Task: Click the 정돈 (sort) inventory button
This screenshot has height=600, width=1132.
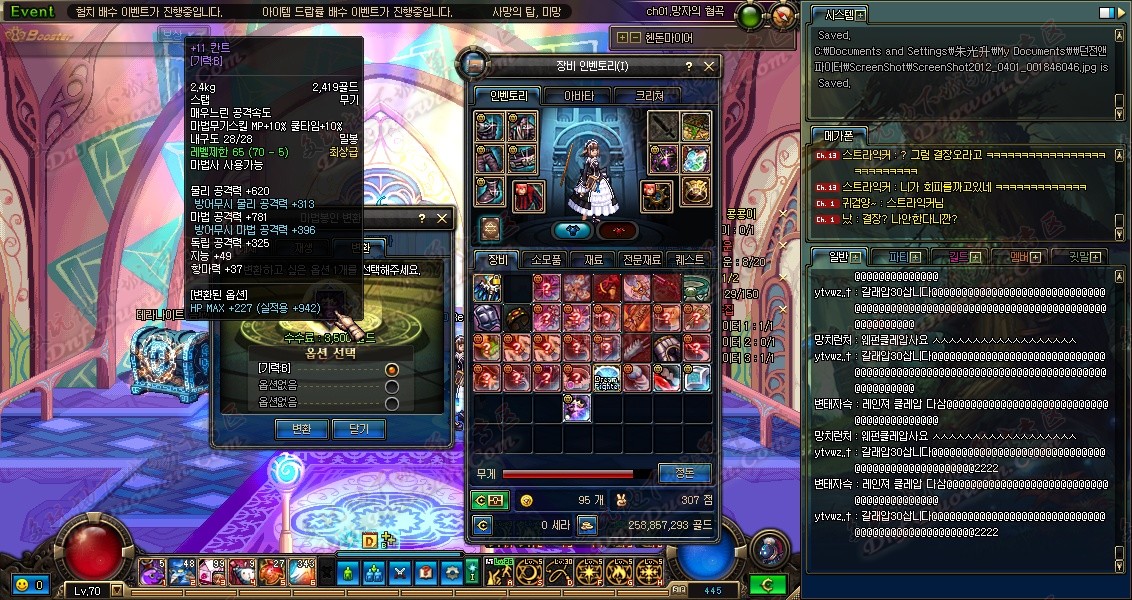Action: [684, 473]
